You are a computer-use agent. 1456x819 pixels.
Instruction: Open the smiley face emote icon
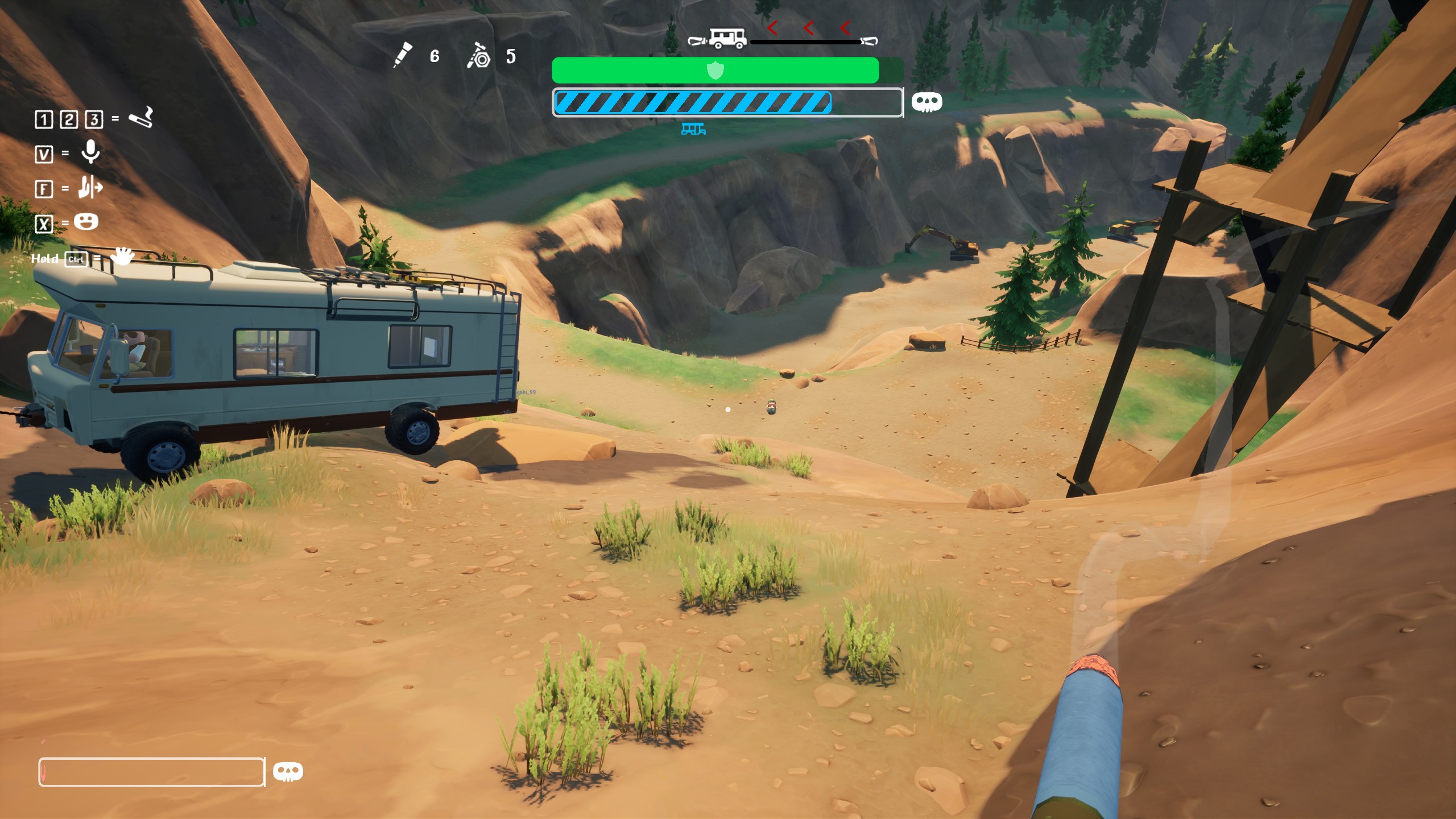click(86, 221)
